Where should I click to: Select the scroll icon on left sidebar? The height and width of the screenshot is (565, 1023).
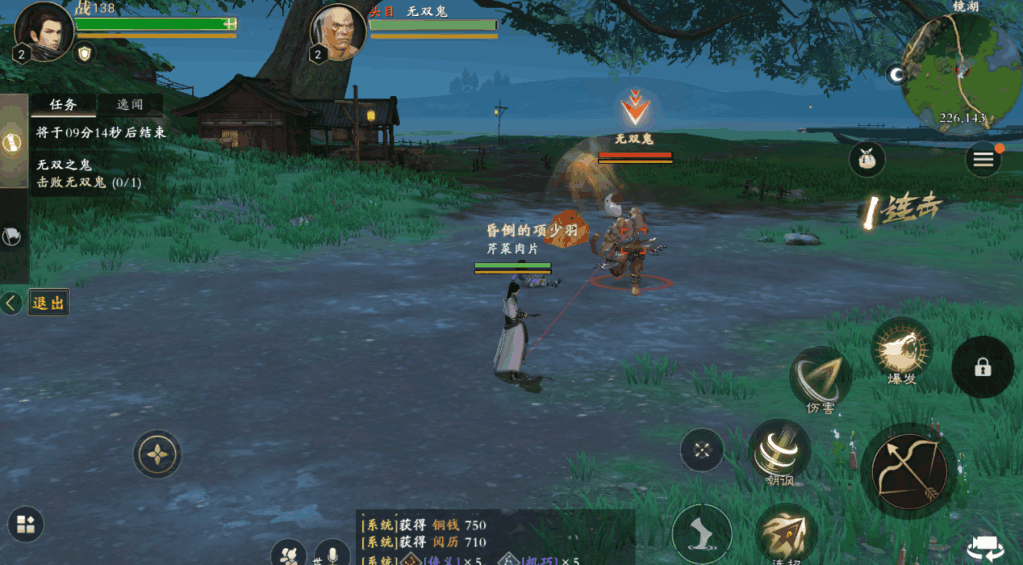[x=14, y=141]
